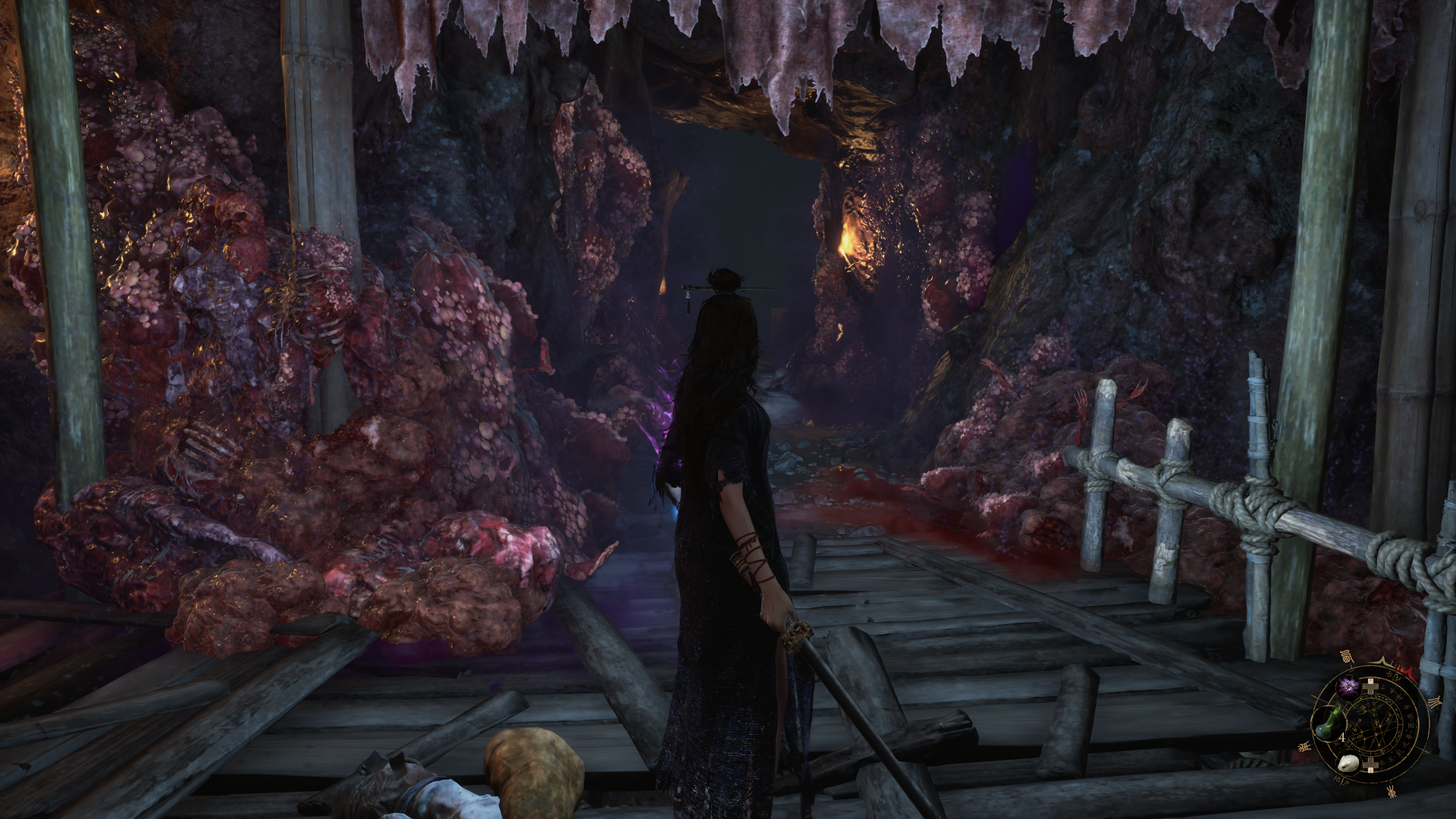Use the green gourd flask item
Image resolution: width=1456 pixels, height=819 pixels.
[x=1328, y=723]
